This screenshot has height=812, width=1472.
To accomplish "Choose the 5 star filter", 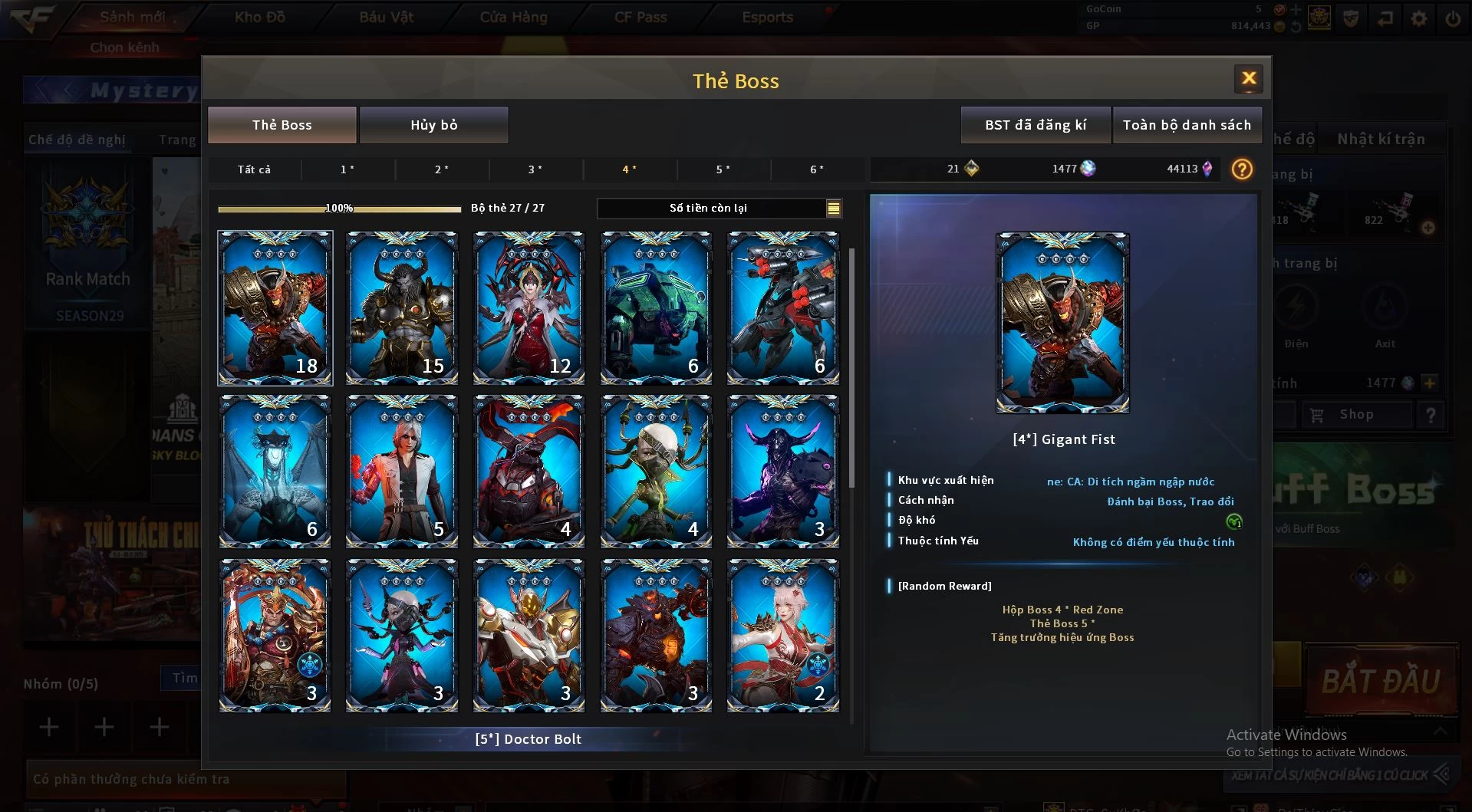I will coord(723,169).
